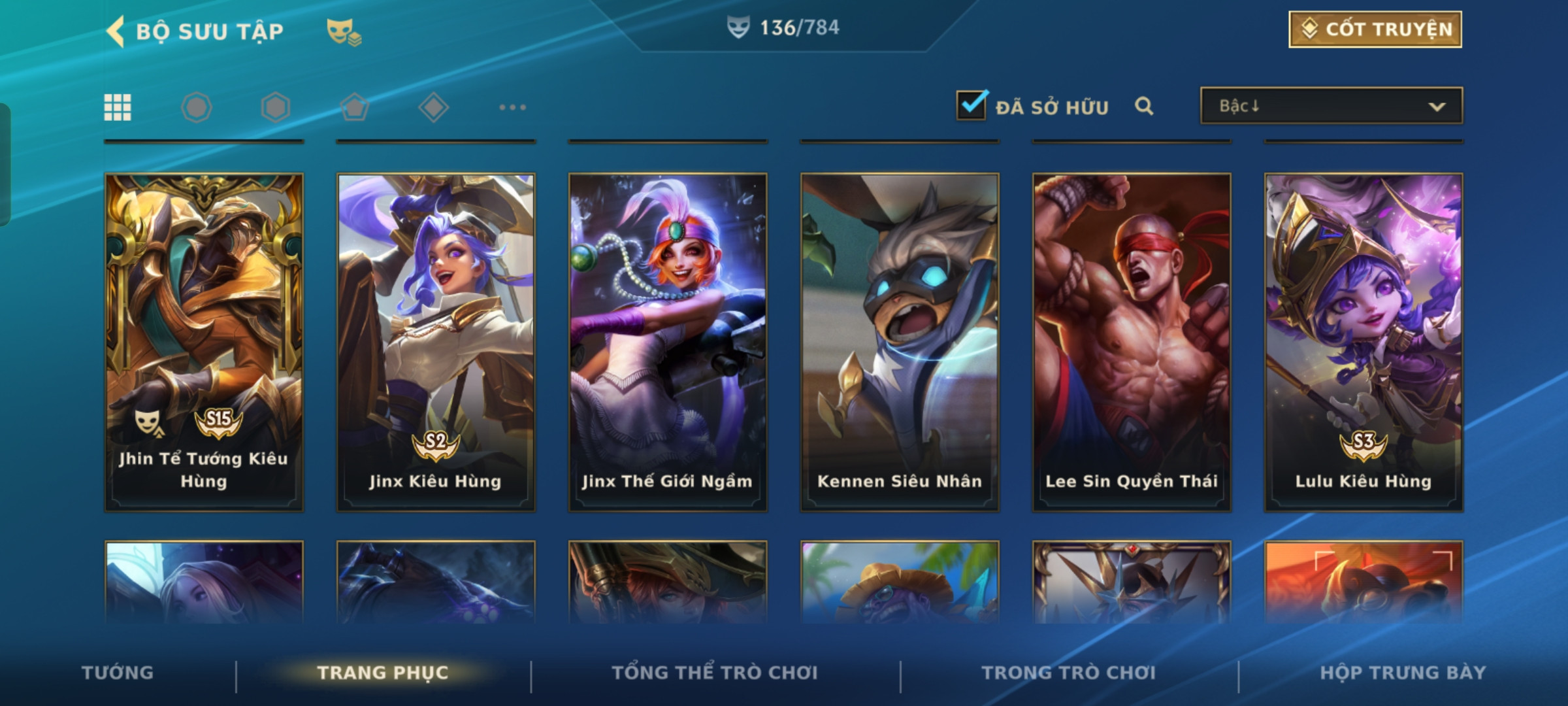Open the Bậc sort dropdown

pyautogui.click(x=1331, y=106)
